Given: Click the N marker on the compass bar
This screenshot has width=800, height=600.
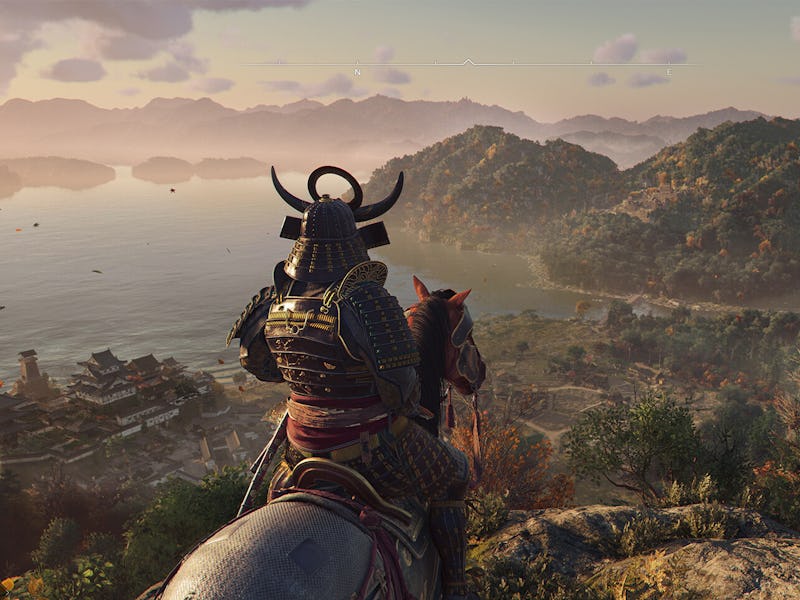Looking at the screenshot, I should (x=357, y=73).
